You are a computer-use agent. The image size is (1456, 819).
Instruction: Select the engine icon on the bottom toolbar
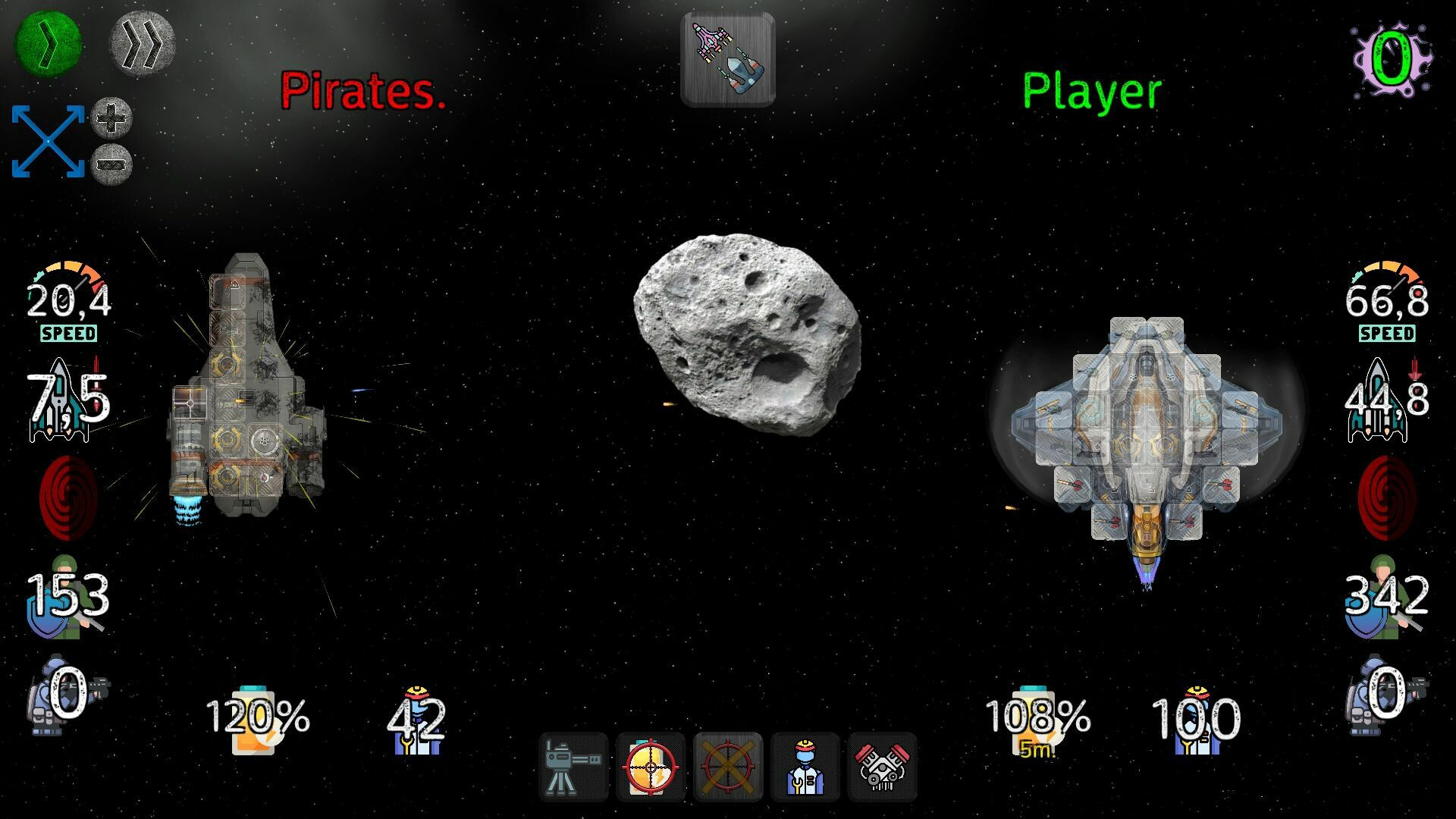882,767
